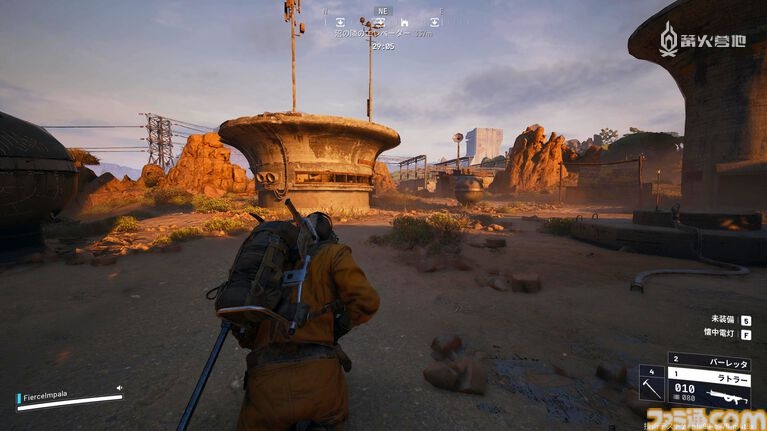
Task: Toggle the voice speaker icon near FierceImpala
Action: [x=119, y=388]
